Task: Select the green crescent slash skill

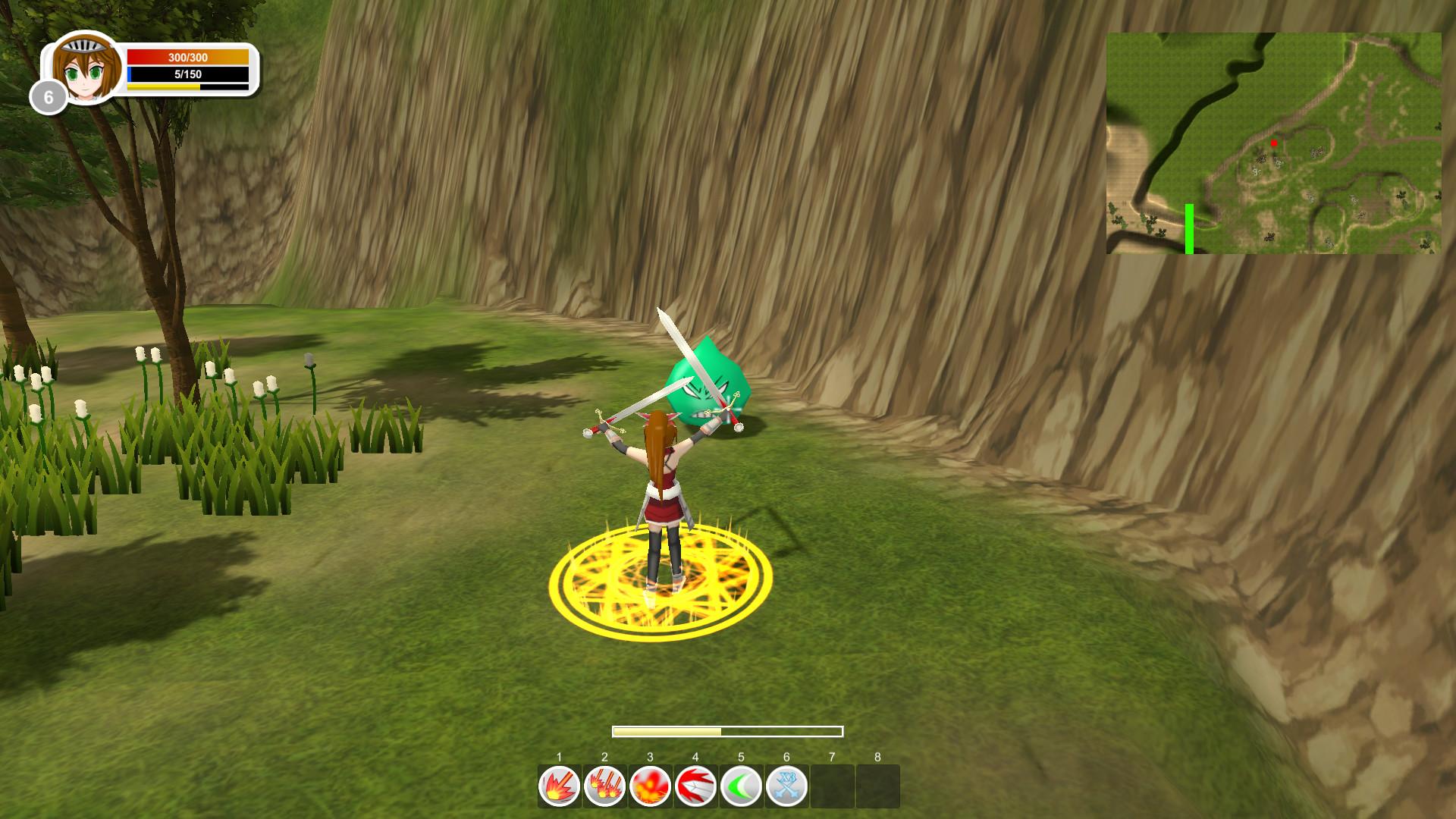Action: (742, 786)
